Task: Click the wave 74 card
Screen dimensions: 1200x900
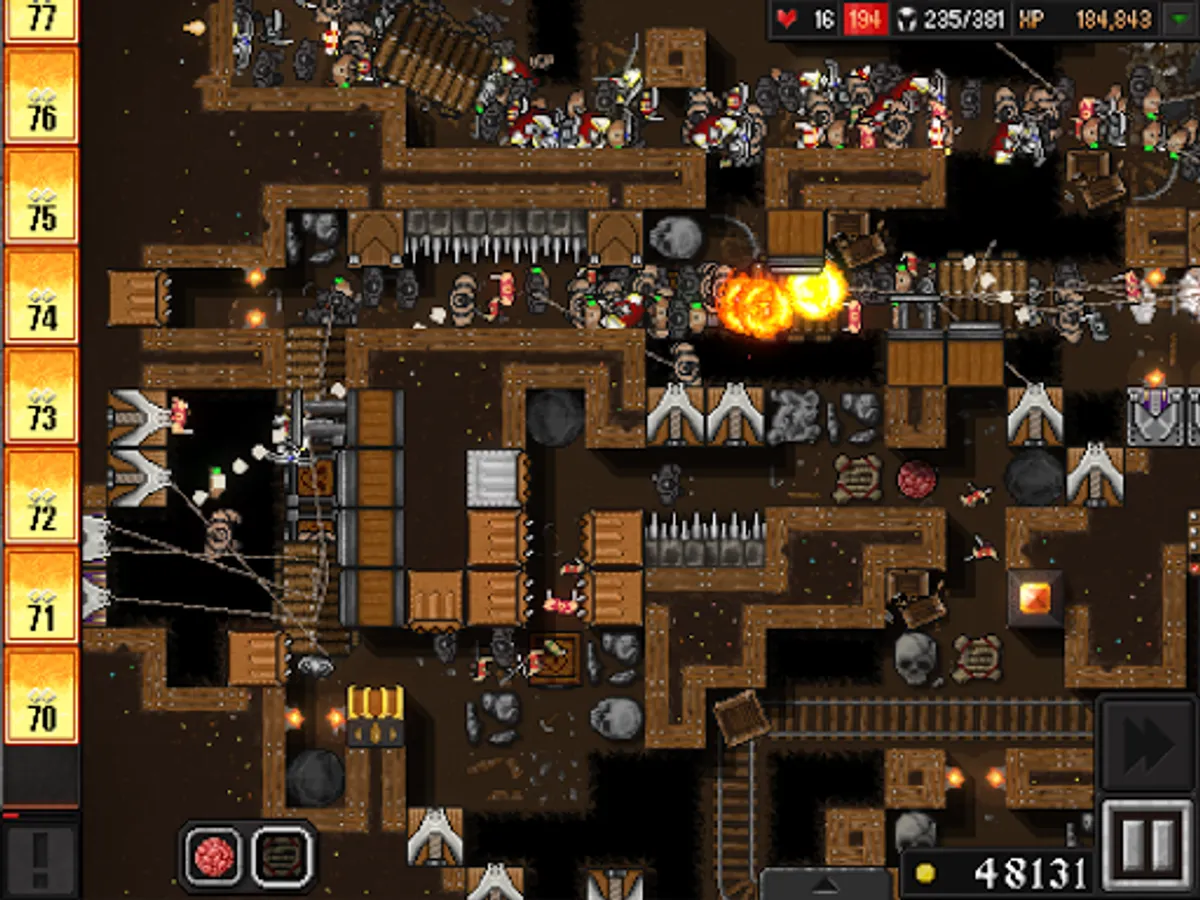Action: pos(41,295)
